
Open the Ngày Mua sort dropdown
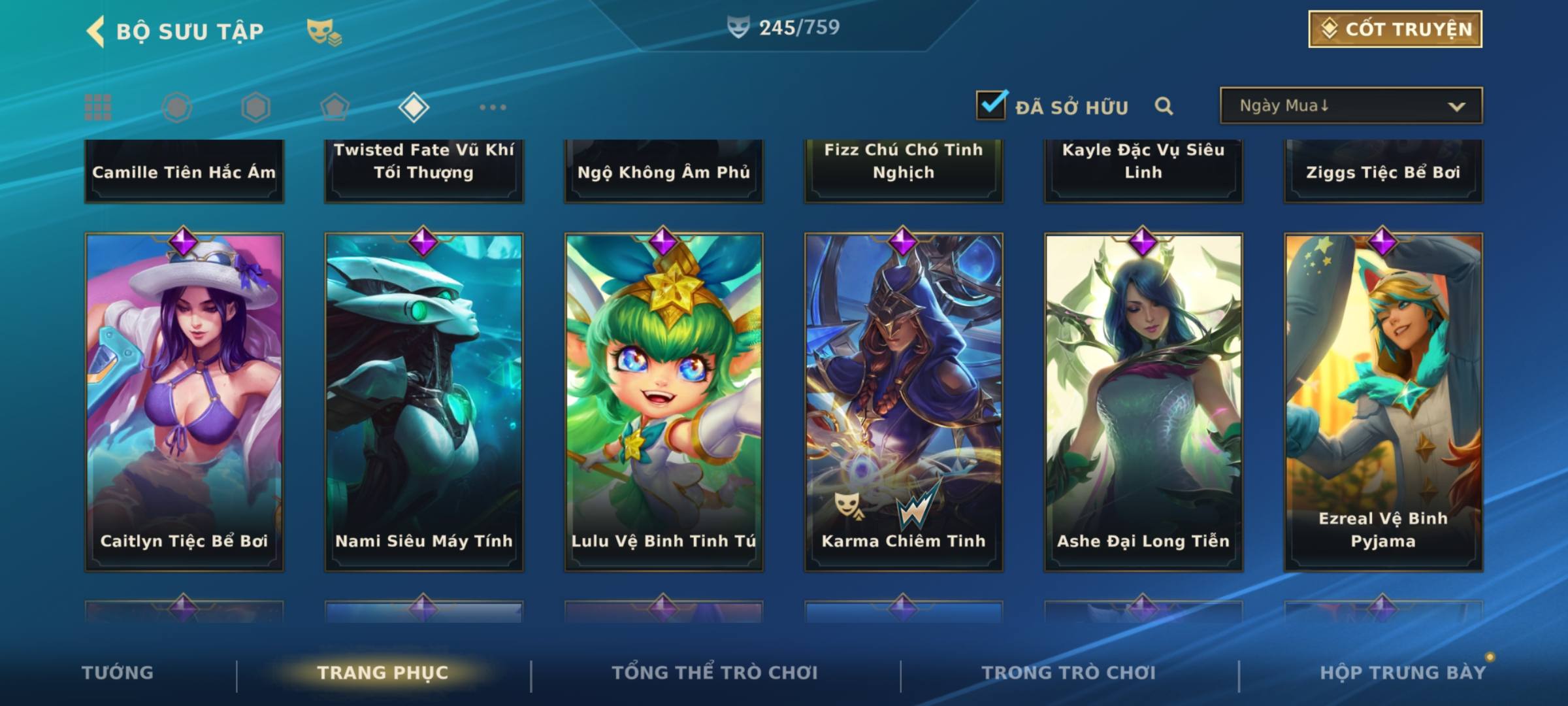point(1350,106)
